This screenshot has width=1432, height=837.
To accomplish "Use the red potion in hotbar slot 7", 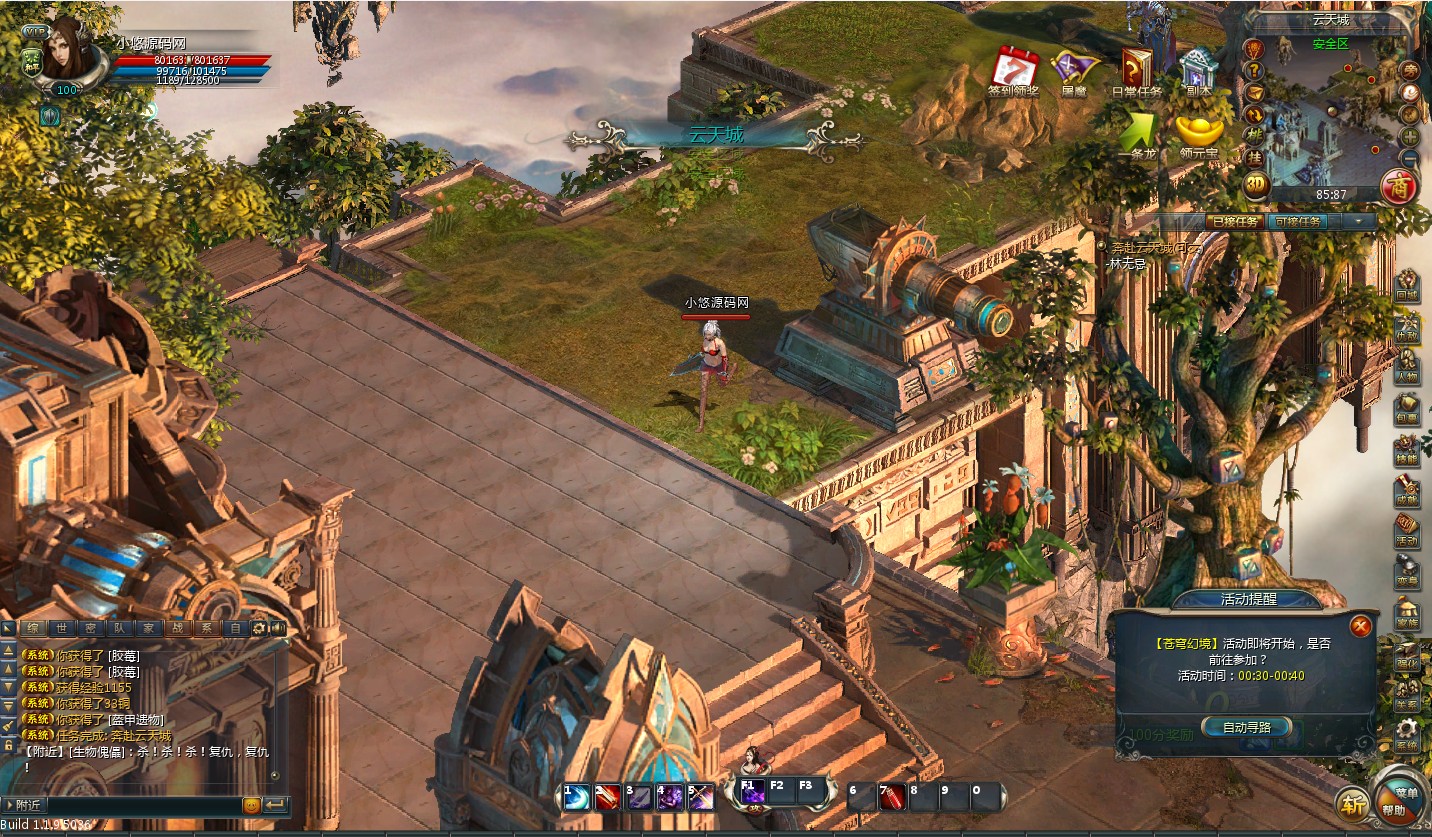I will click(x=892, y=796).
